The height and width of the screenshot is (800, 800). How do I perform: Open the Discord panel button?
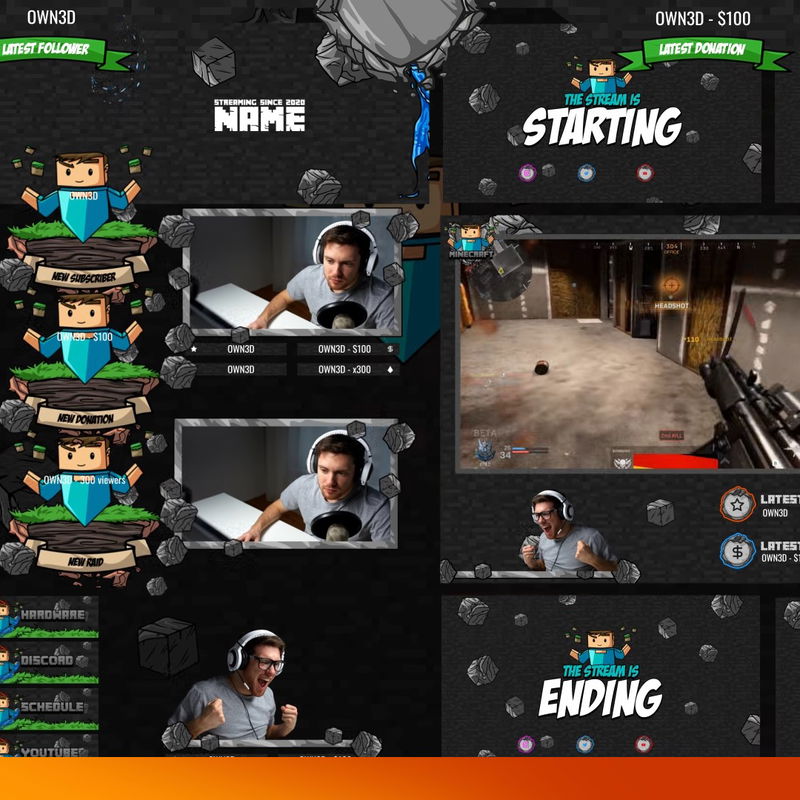(50, 663)
